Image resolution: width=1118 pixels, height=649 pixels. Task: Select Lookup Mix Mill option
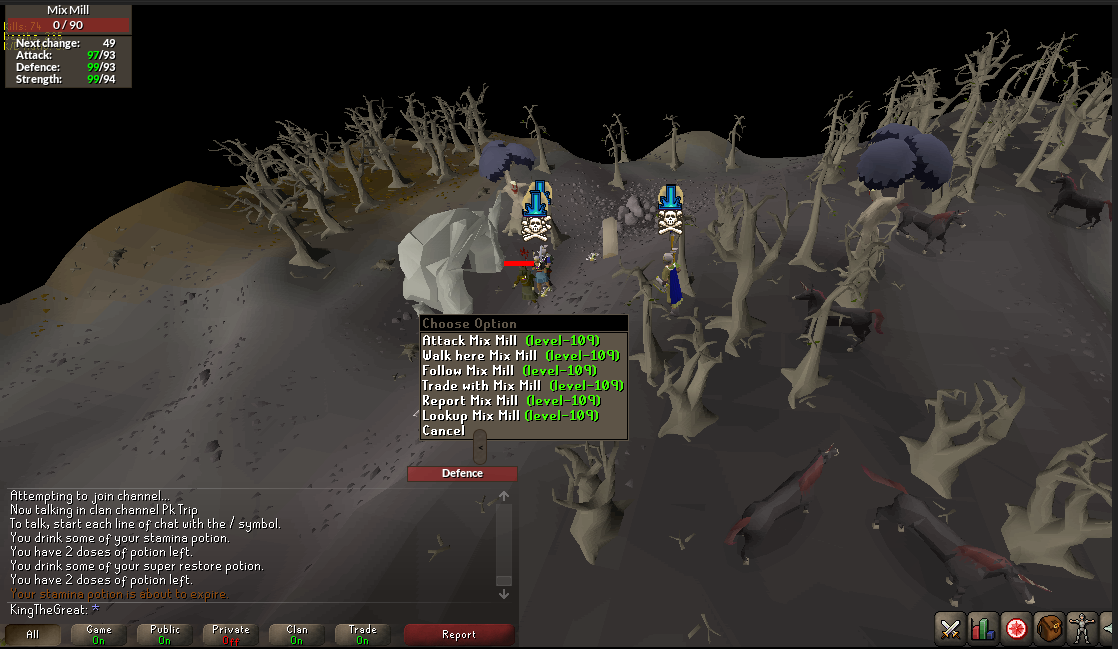(510, 416)
